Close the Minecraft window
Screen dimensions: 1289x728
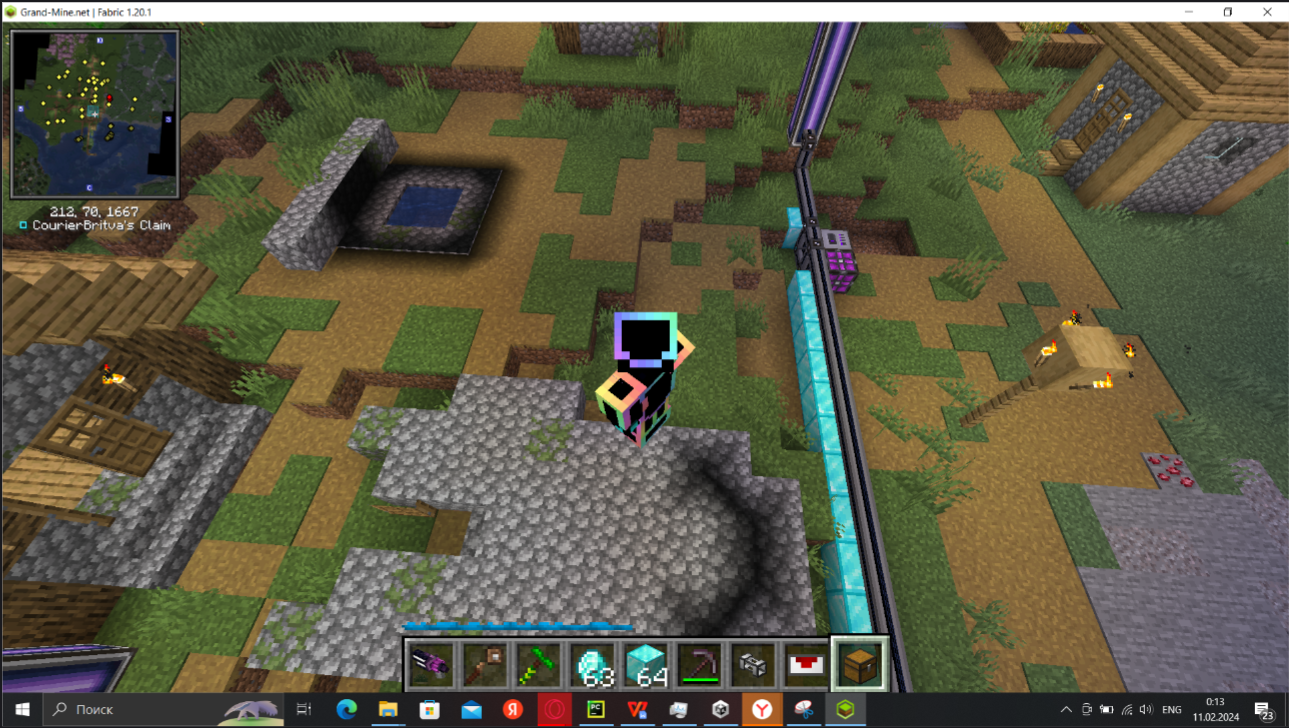[x=1267, y=12]
